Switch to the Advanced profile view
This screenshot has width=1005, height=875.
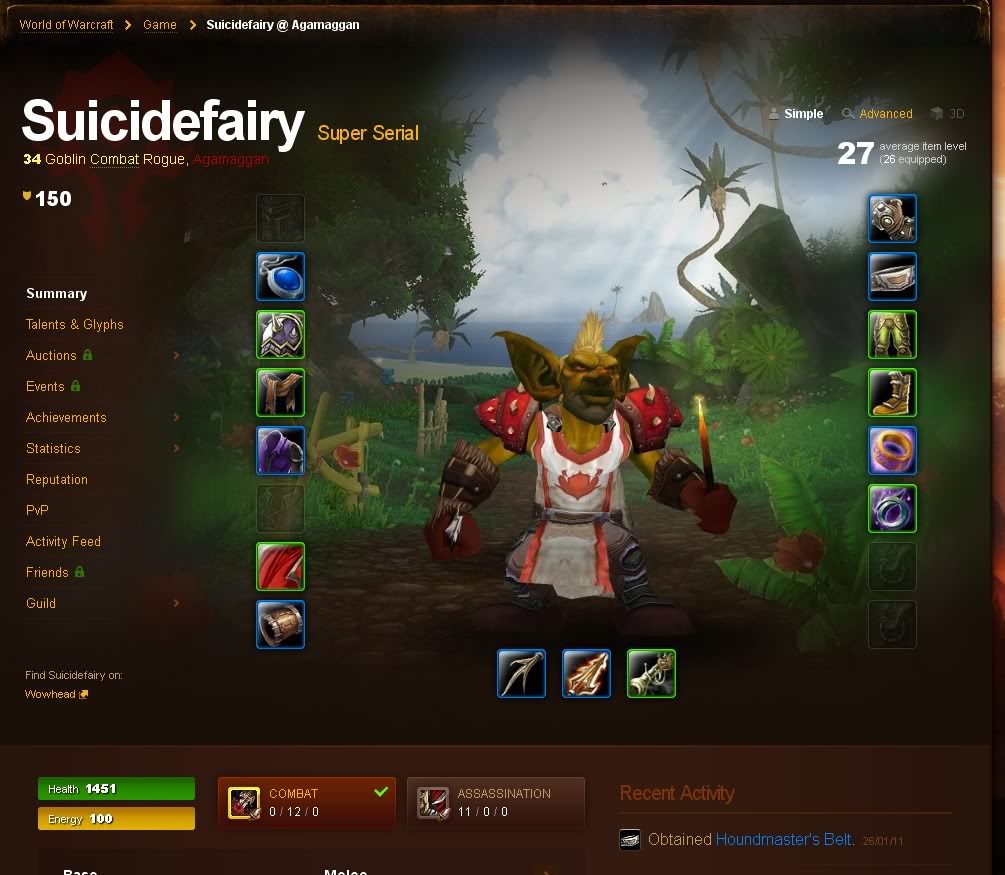(885, 114)
